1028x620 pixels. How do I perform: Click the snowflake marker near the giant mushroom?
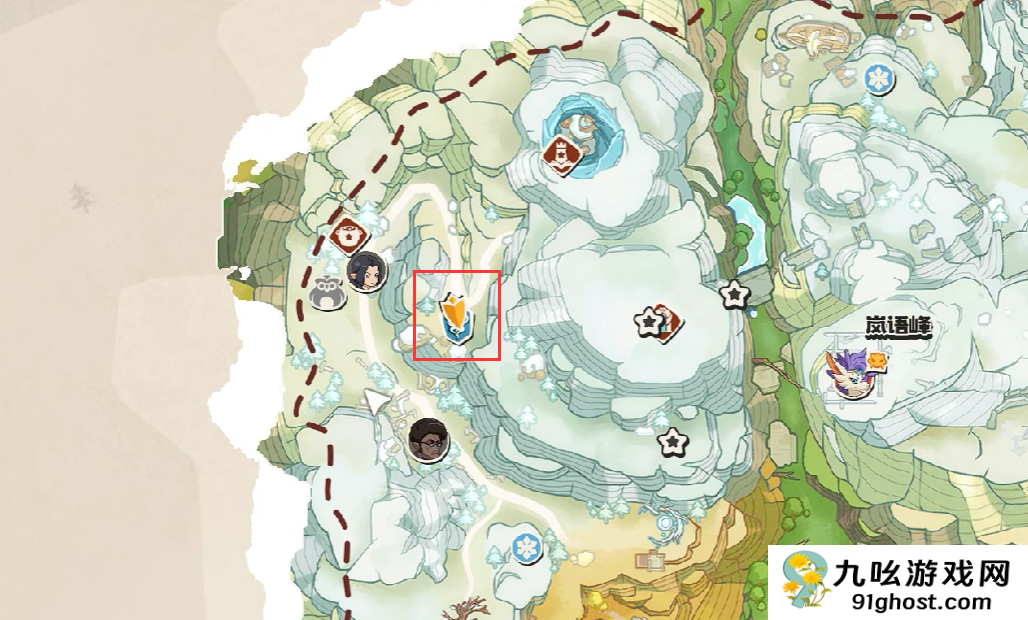point(879,77)
